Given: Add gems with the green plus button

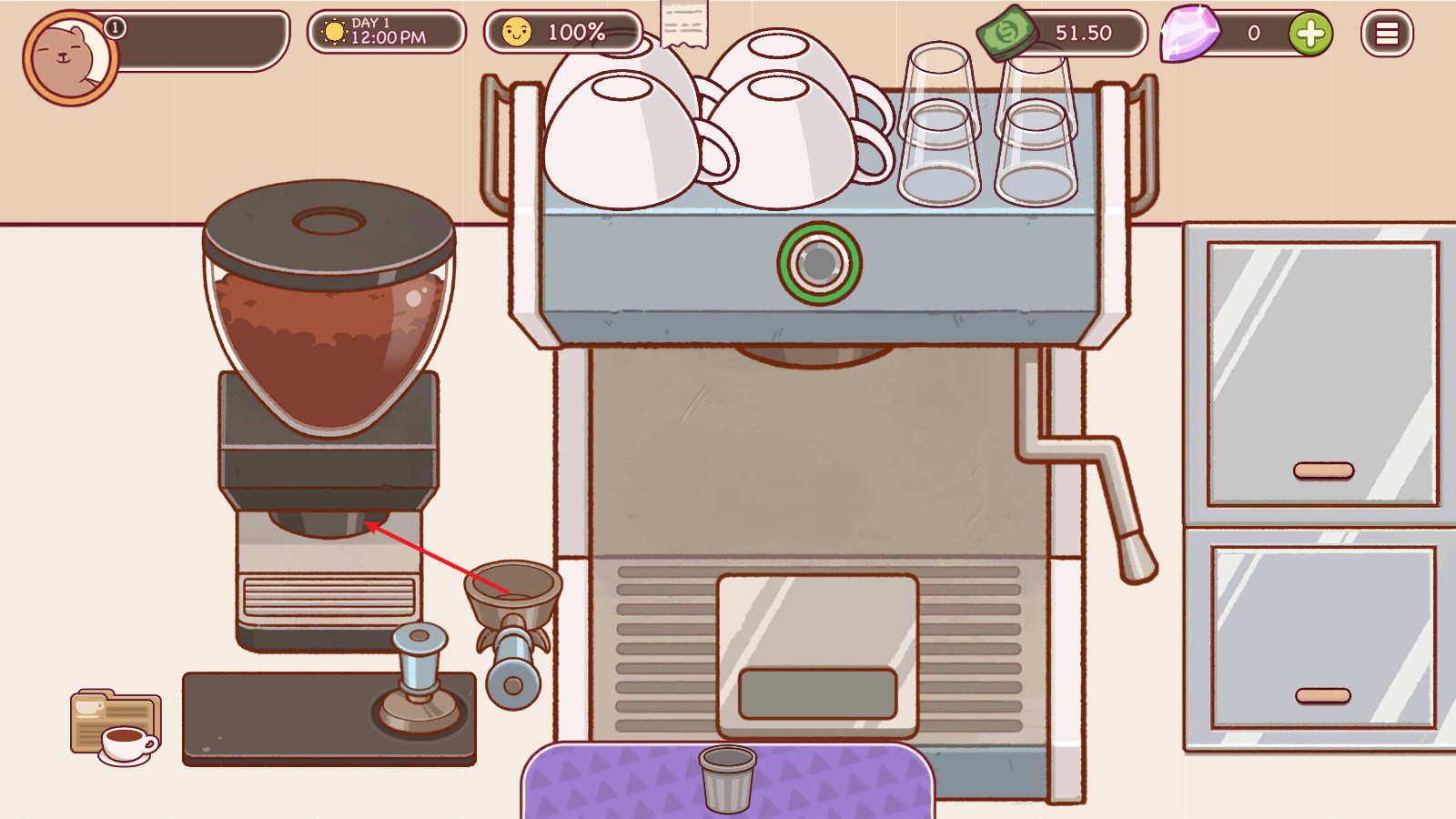Looking at the screenshot, I should click(1310, 34).
